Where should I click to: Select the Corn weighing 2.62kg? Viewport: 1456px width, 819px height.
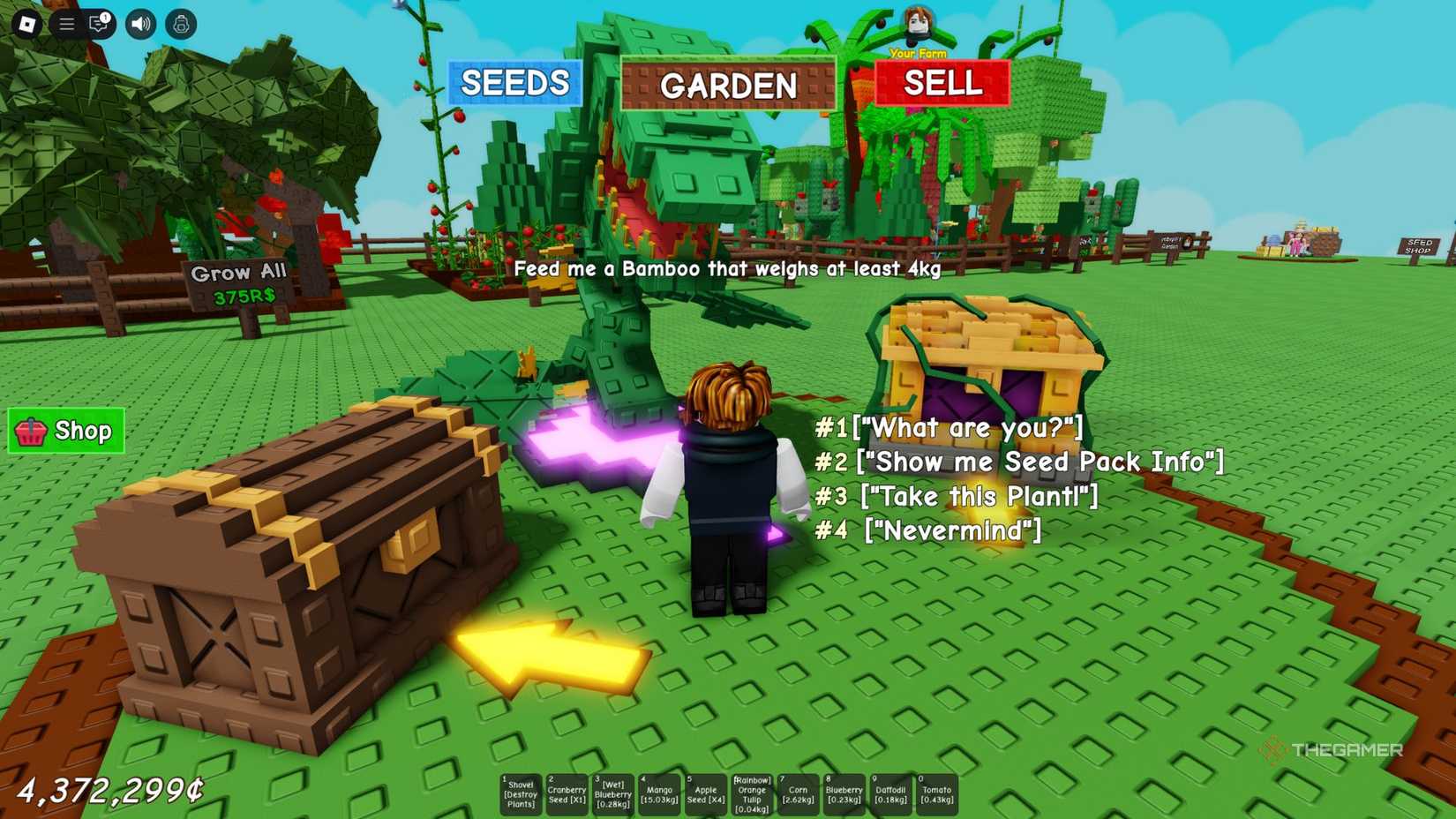(799, 793)
